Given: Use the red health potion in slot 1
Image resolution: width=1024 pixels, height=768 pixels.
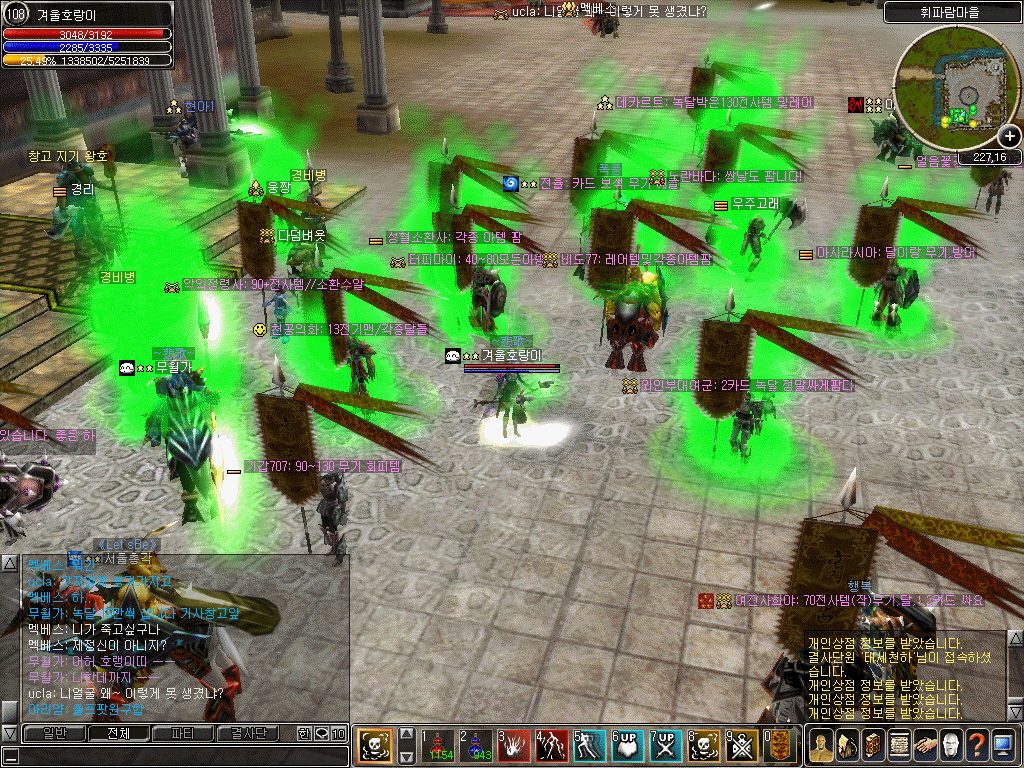Looking at the screenshot, I should 438,746.
